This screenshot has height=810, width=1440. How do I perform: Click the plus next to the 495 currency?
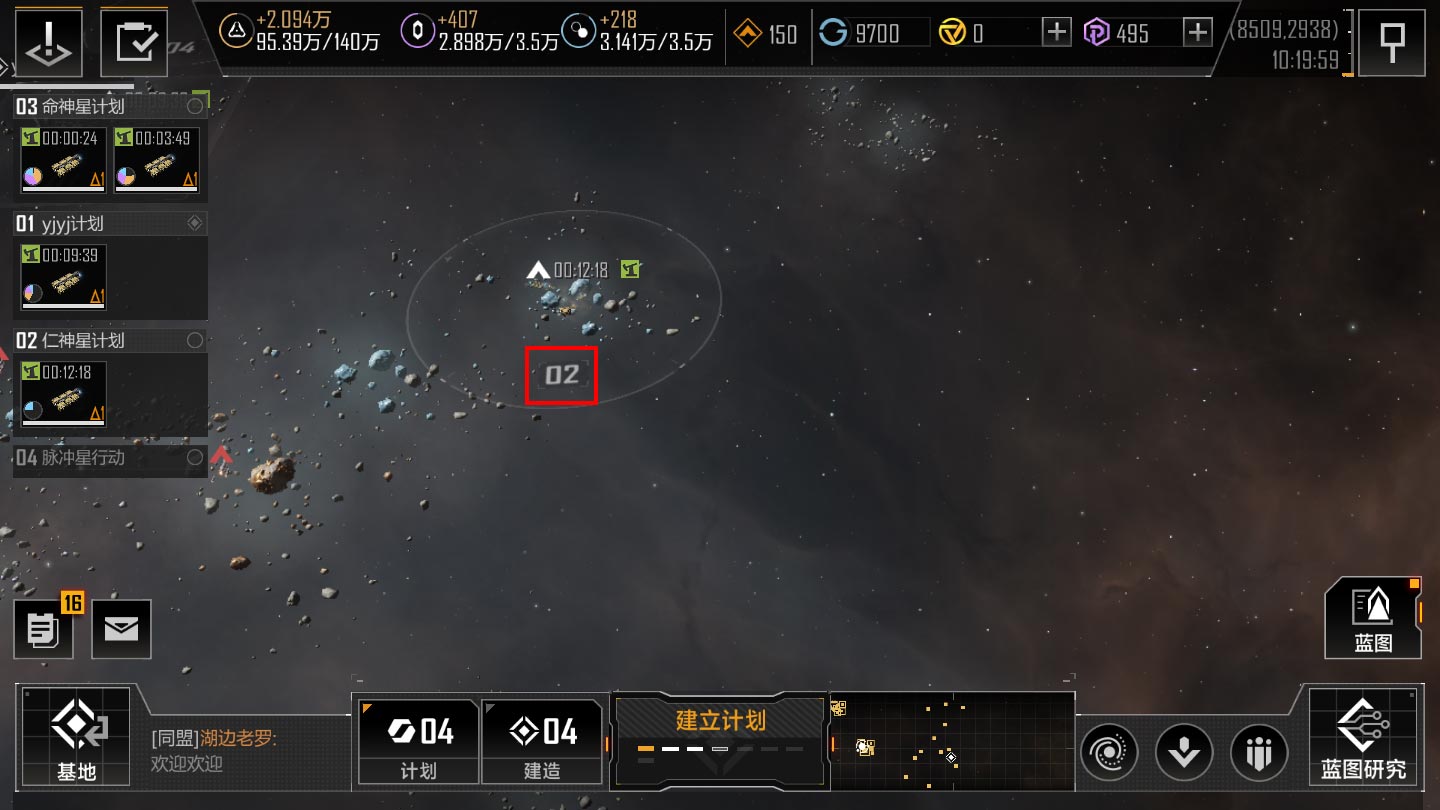coord(1196,32)
